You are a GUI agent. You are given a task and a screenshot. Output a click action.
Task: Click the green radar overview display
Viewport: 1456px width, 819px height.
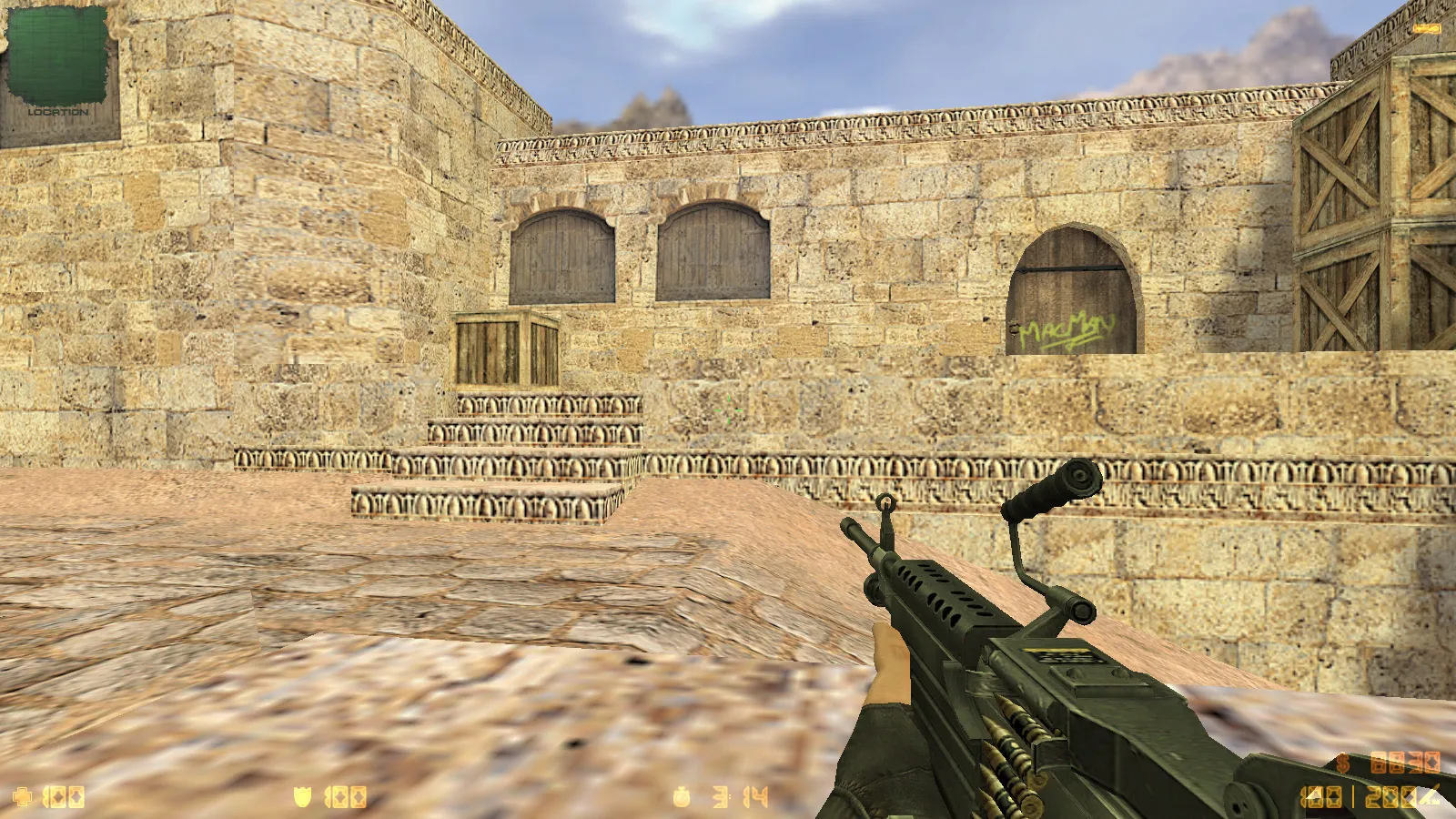(x=59, y=55)
